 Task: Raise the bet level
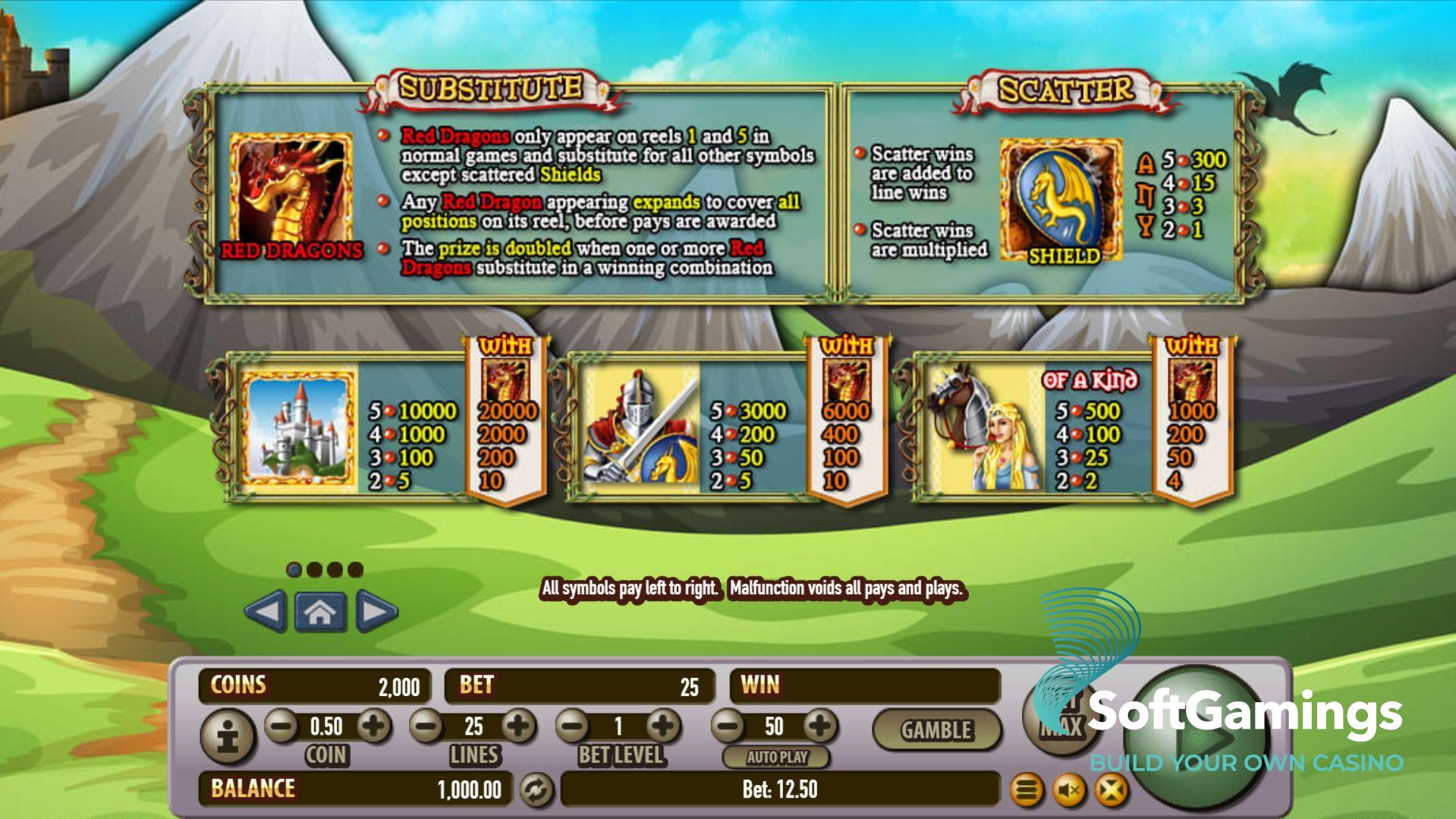point(665,726)
